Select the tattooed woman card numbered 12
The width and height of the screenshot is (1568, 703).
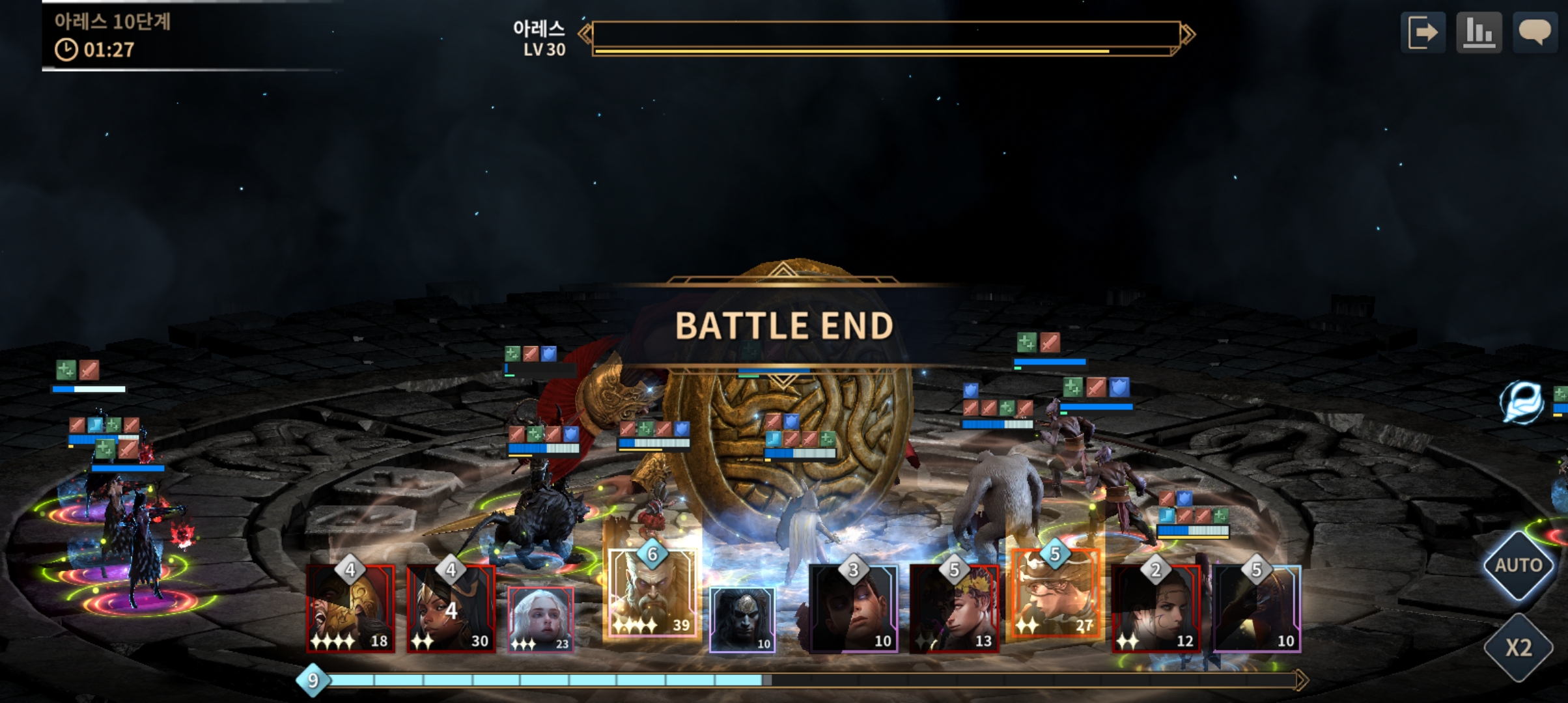click(x=1156, y=609)
